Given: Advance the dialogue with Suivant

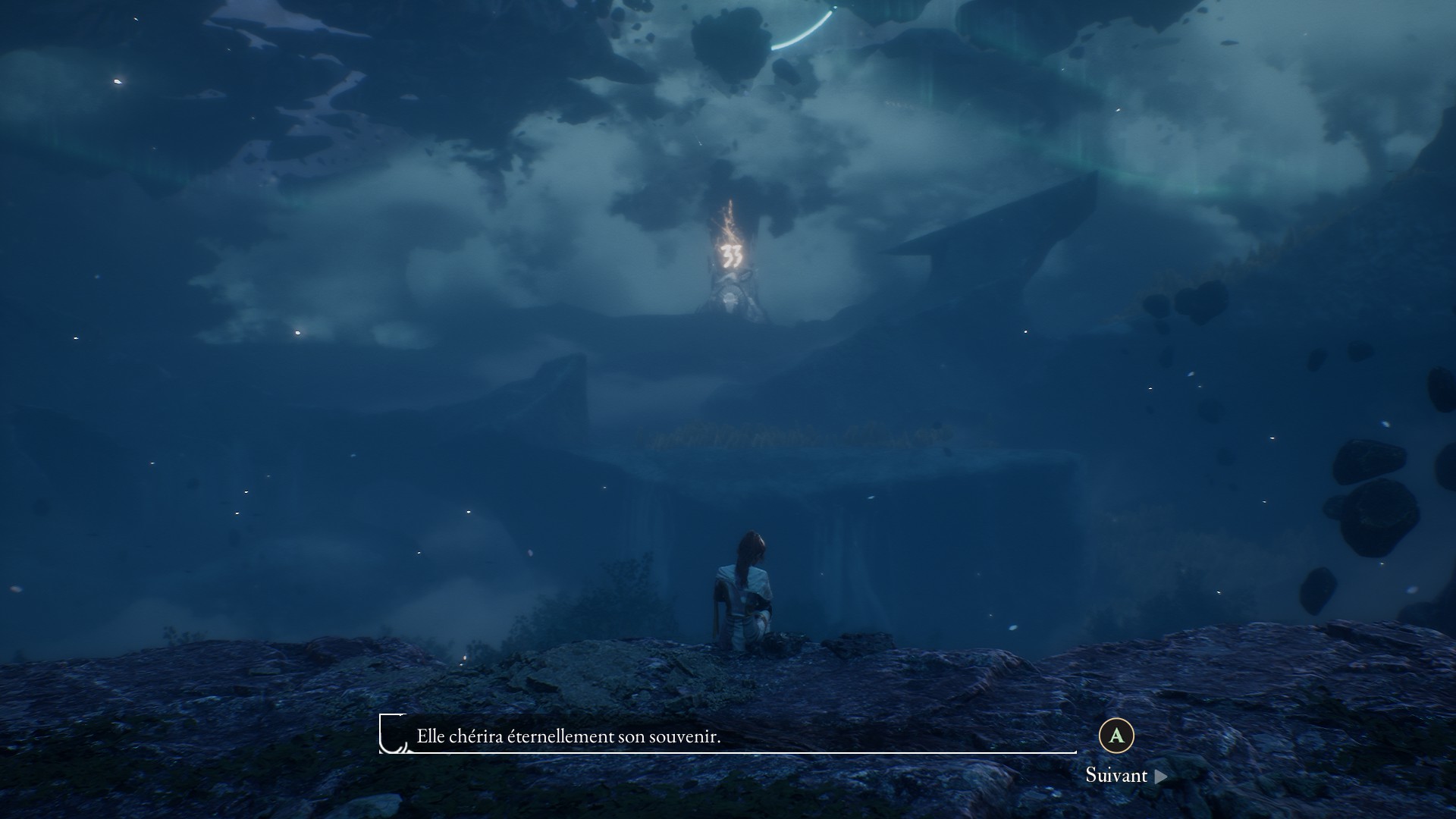Looking at the screenshot, I should point(1125,775).
